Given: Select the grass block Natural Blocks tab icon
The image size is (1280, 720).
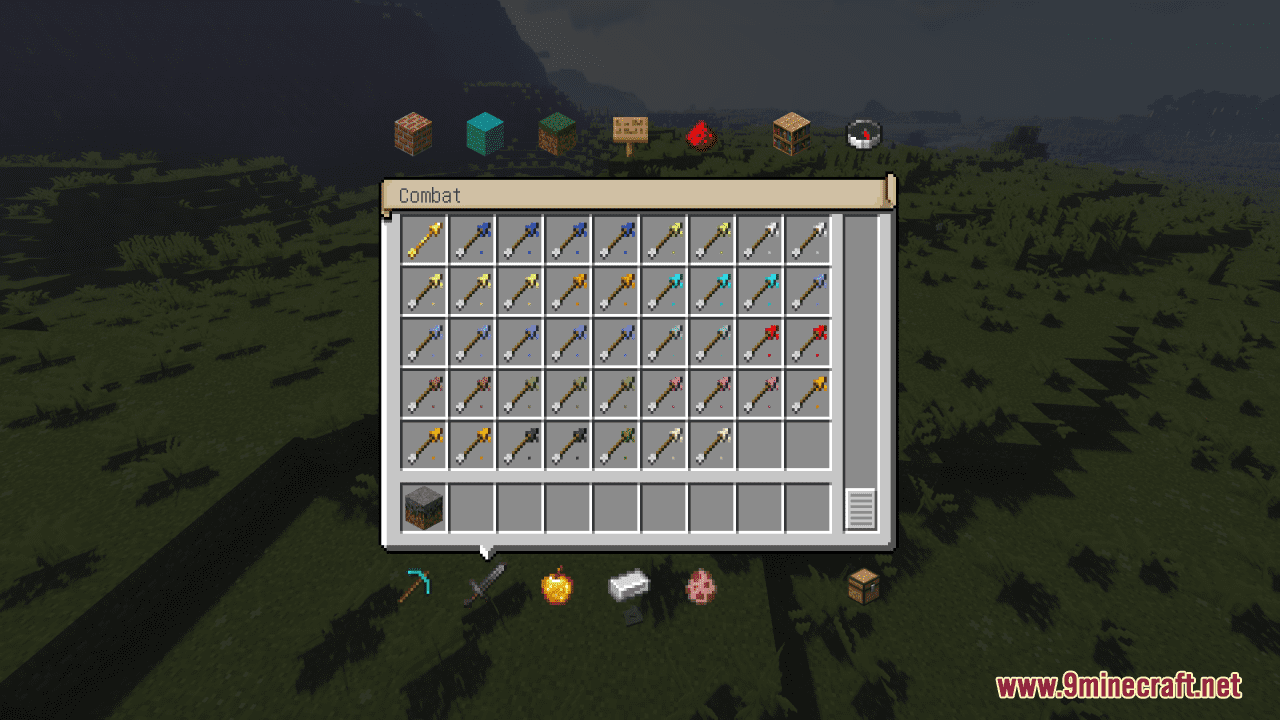Looking at the screenshot, I should point(553,132).
